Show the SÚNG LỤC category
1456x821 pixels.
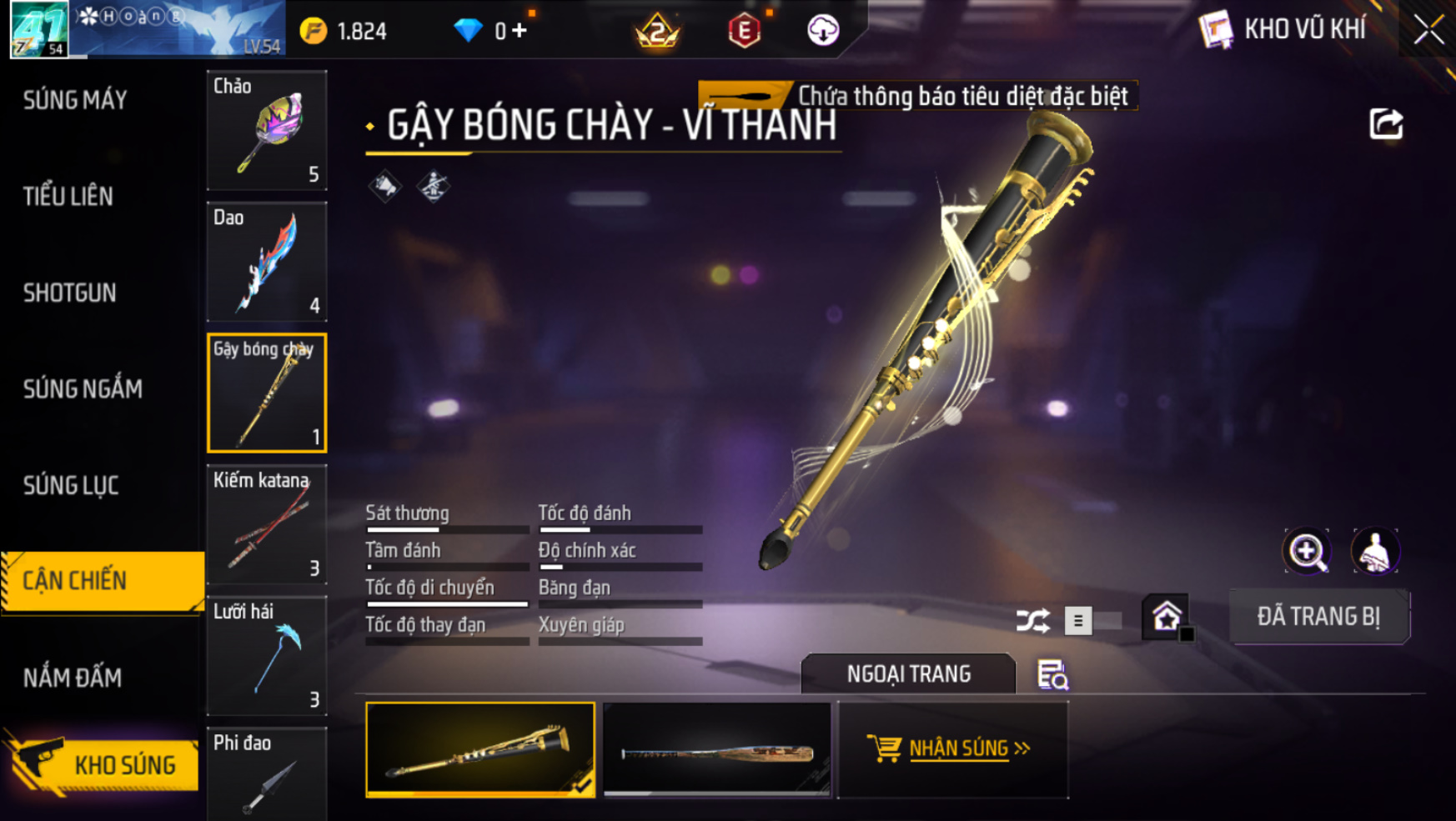click(71, 485)
